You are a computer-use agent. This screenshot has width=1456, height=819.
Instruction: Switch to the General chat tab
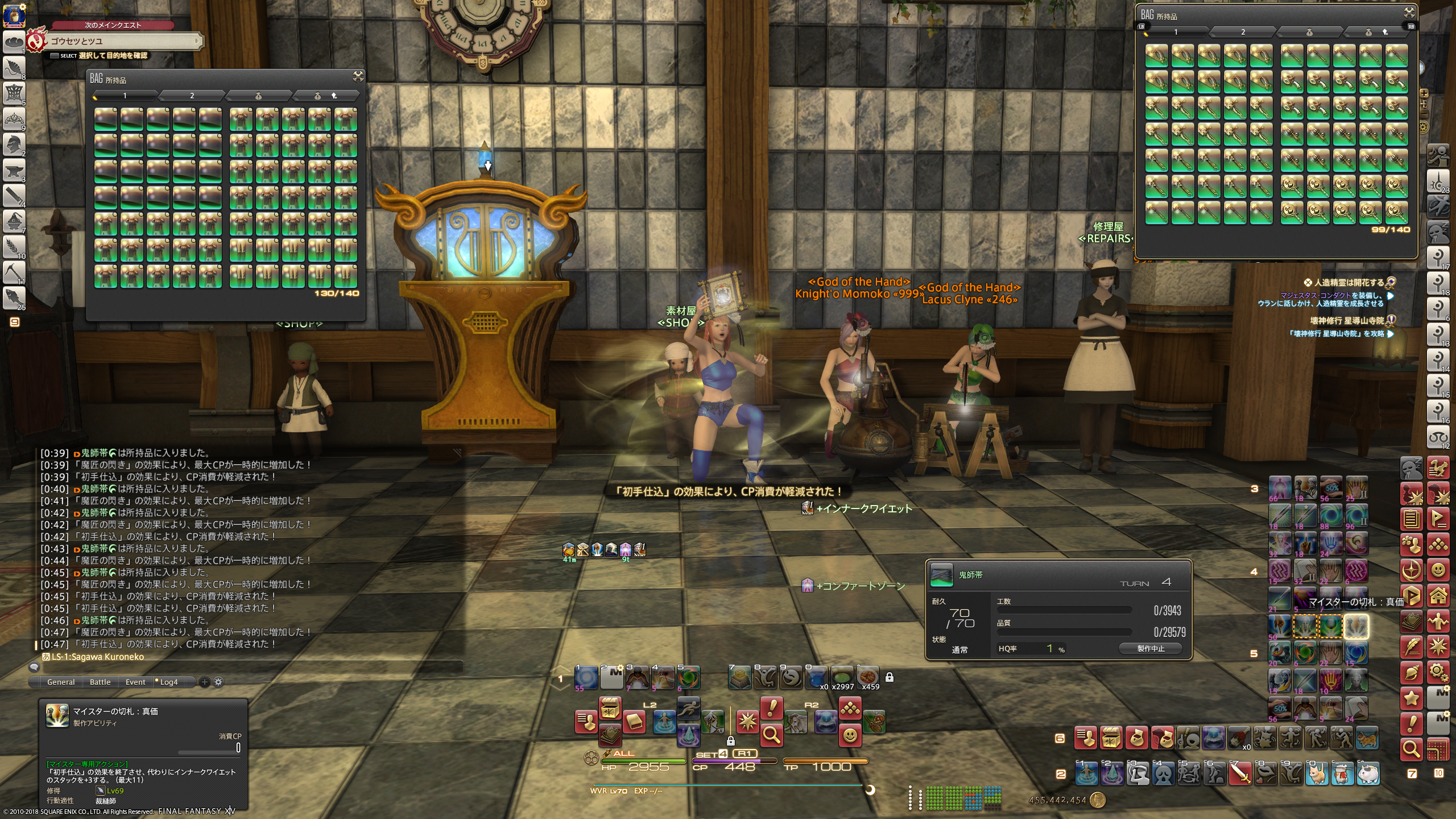[61, 682]
